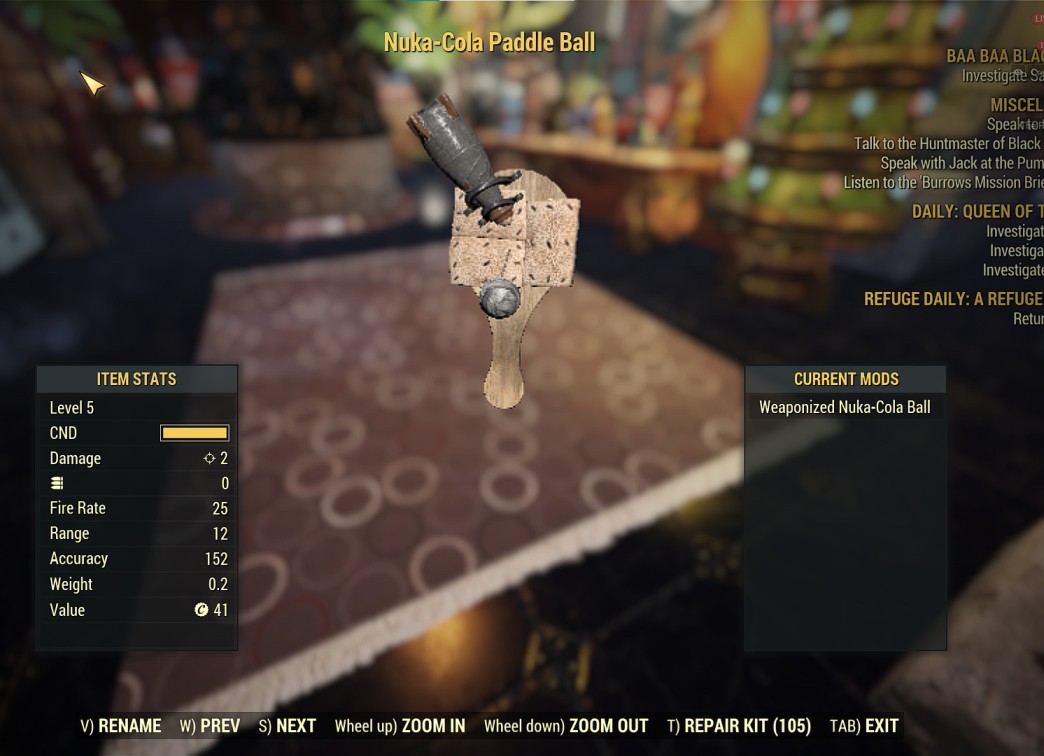Open the Baa Baa Black quest tracker entry
The image size is (1044, 756).
(994, 56)
